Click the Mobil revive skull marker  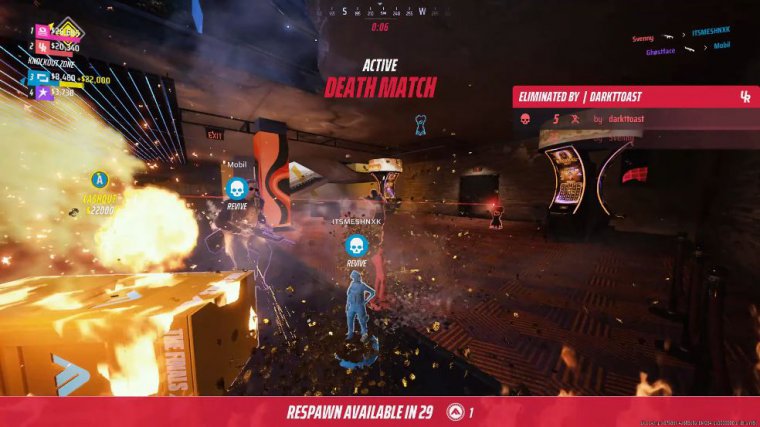[237, 187]
